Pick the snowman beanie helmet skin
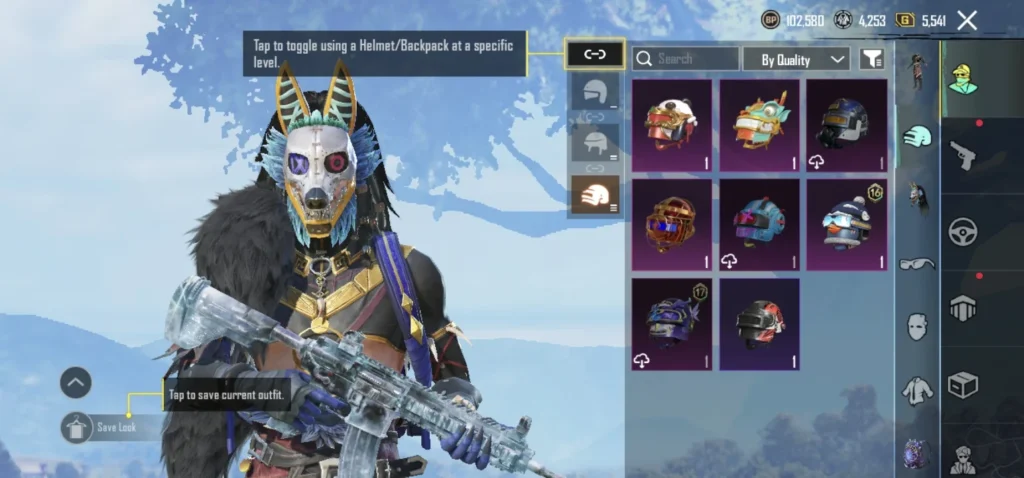The image size is (1024, 478). tap(846, 225)
